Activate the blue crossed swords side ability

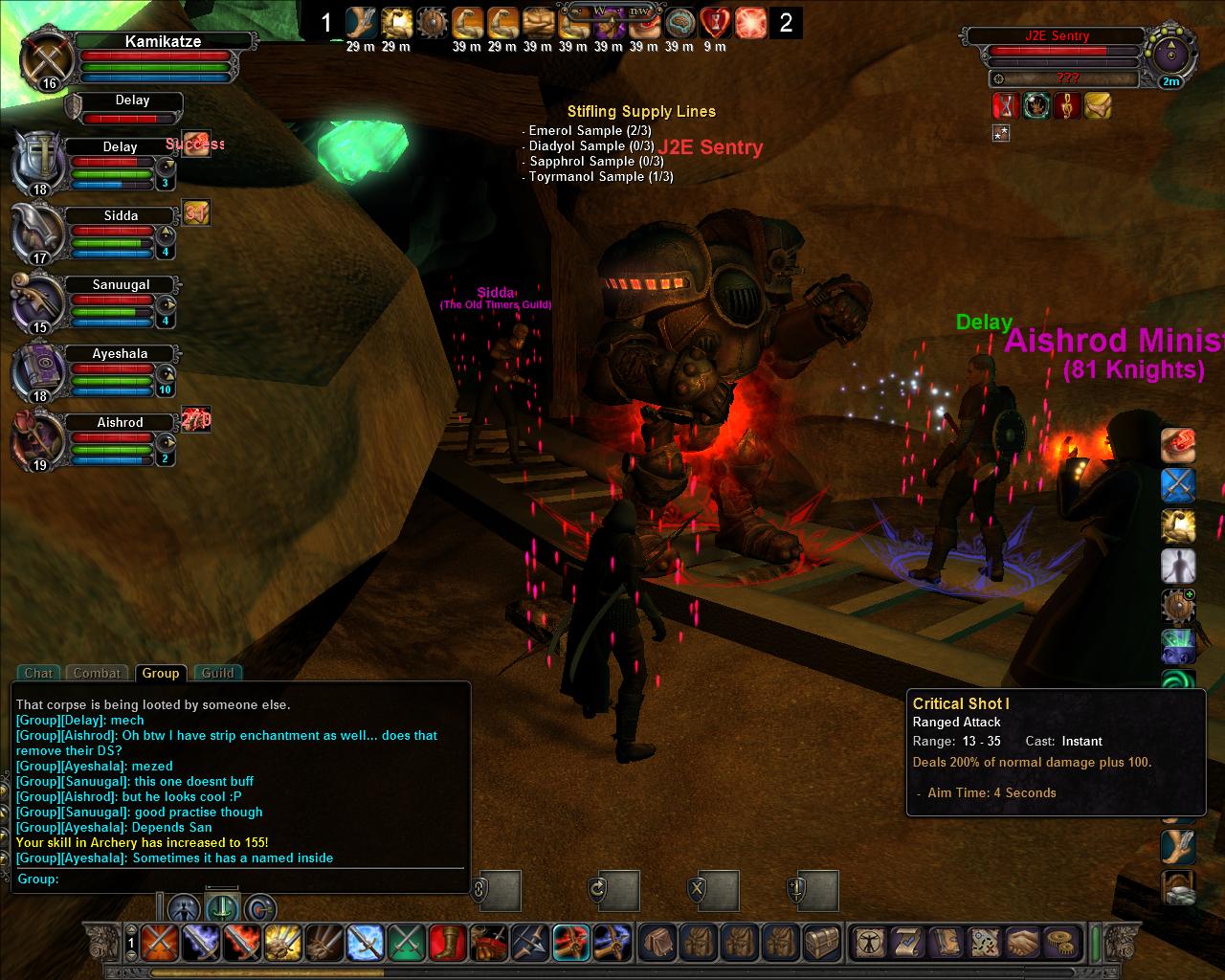click(x=1178, y=485)
